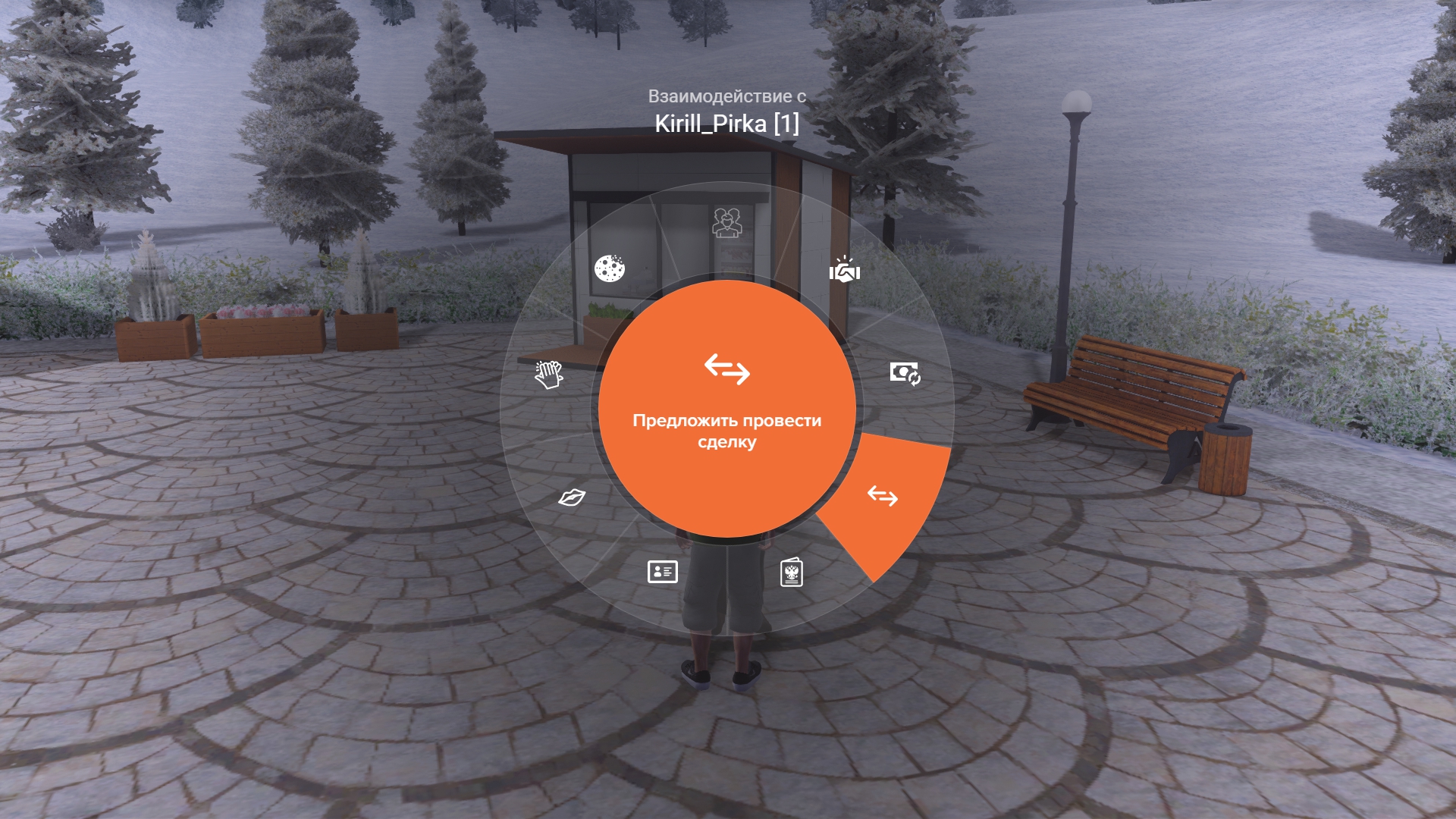
Task: Click the cookie icon segment
Action: tap(609, 268)
